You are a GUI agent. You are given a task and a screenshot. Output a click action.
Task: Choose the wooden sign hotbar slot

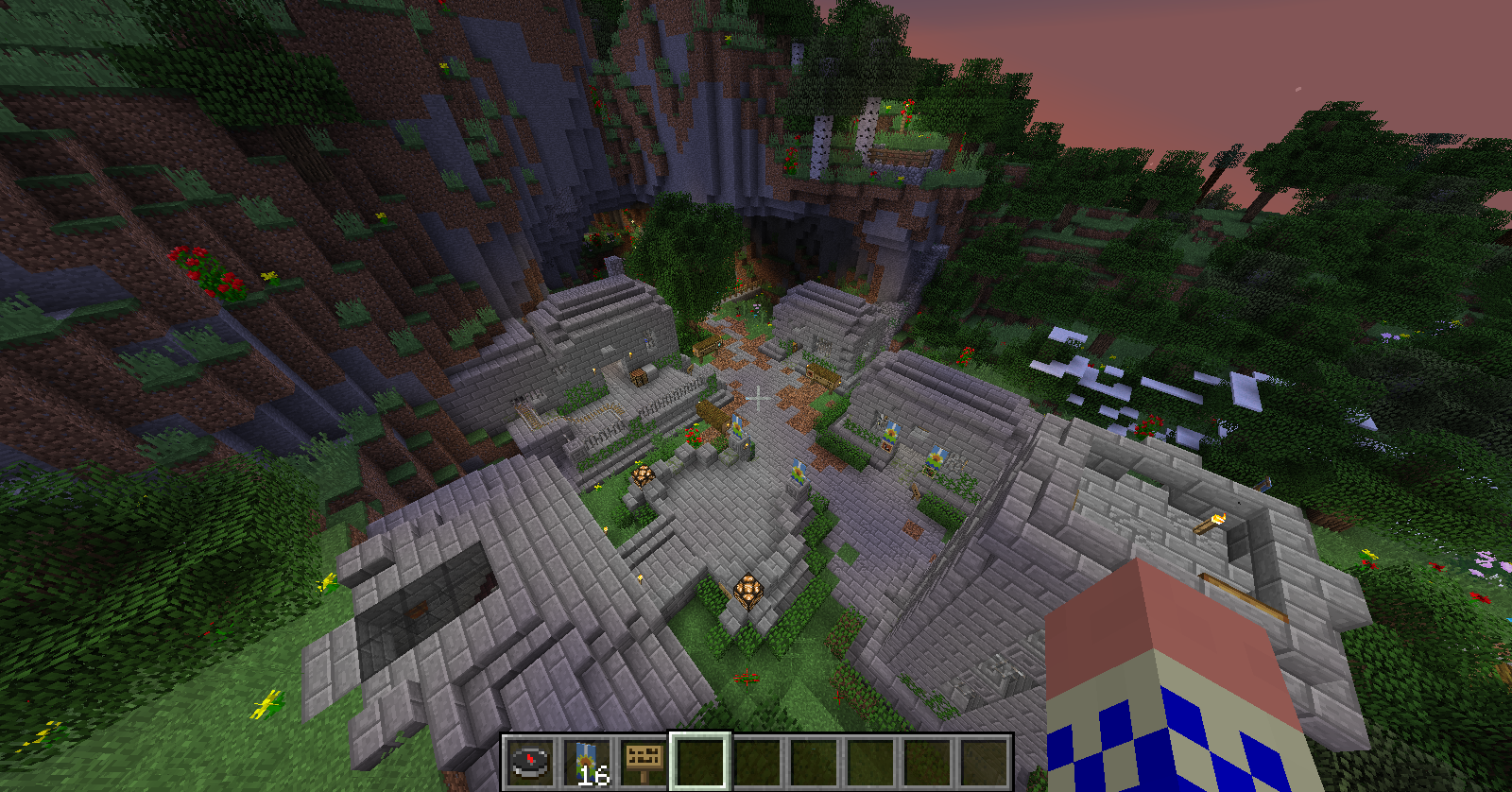[644, 762]
